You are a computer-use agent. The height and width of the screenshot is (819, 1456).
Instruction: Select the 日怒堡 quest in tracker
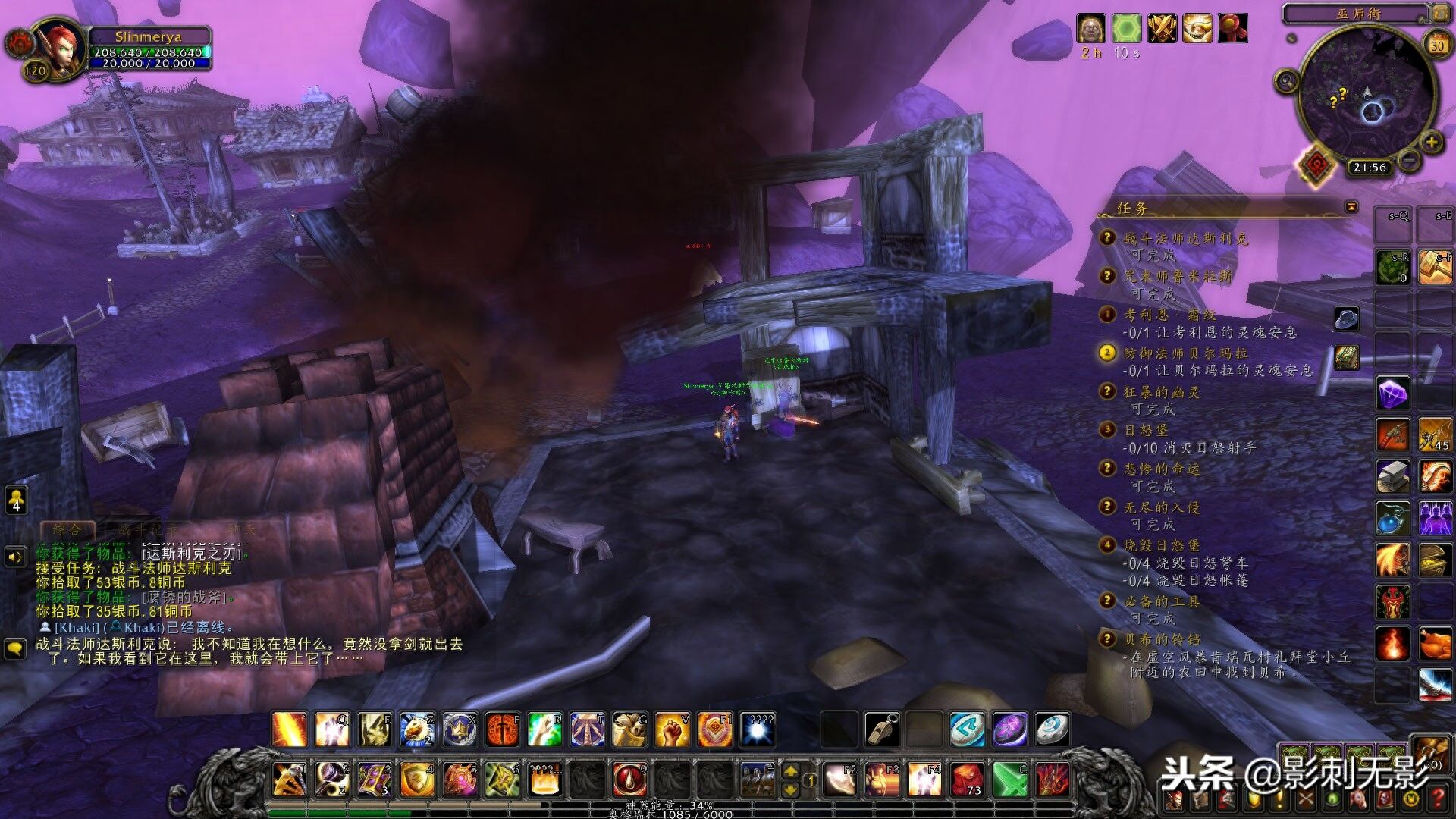[x=1146, y=430]
